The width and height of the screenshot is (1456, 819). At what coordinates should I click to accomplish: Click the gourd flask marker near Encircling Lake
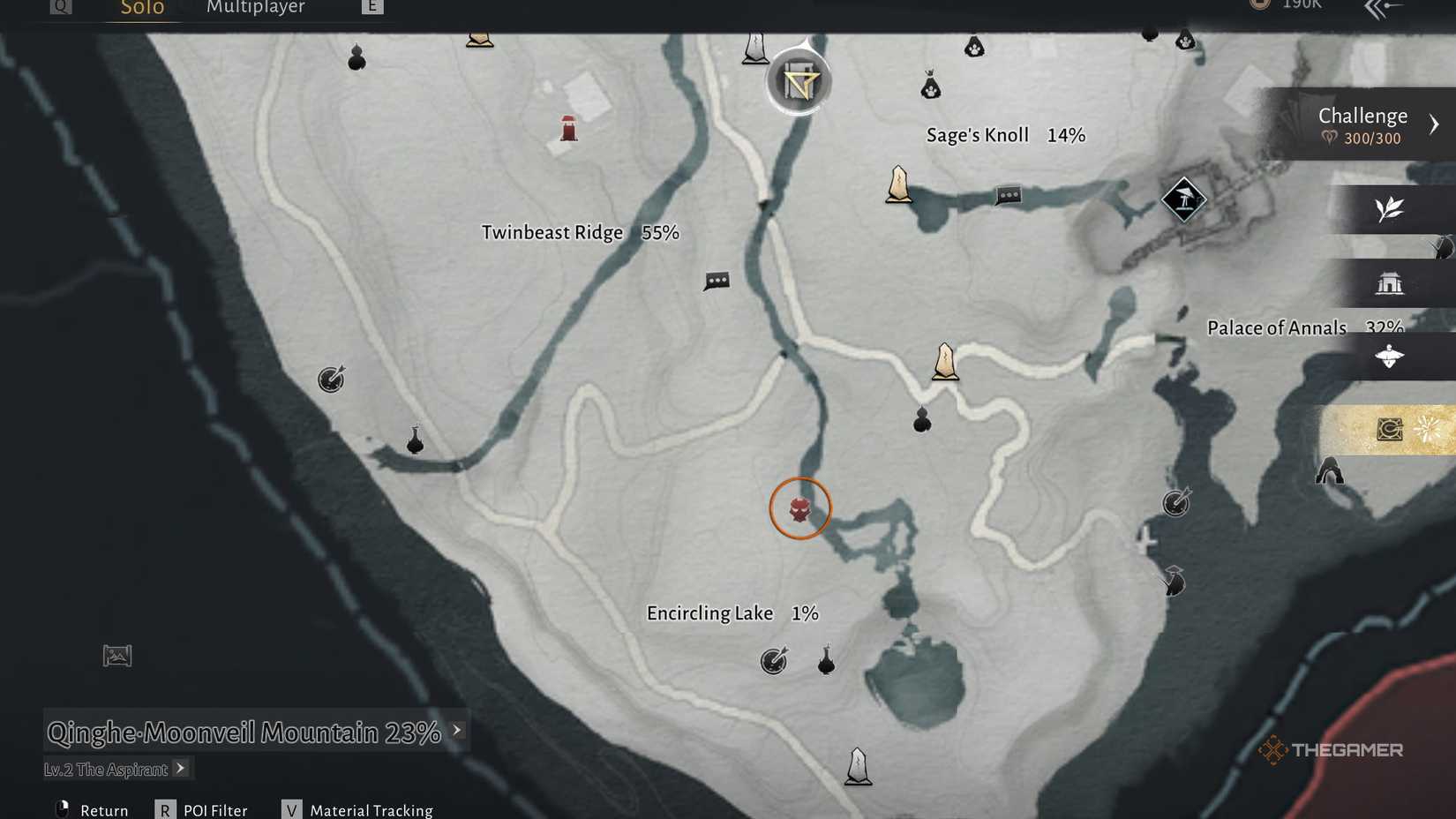[826, 662]
